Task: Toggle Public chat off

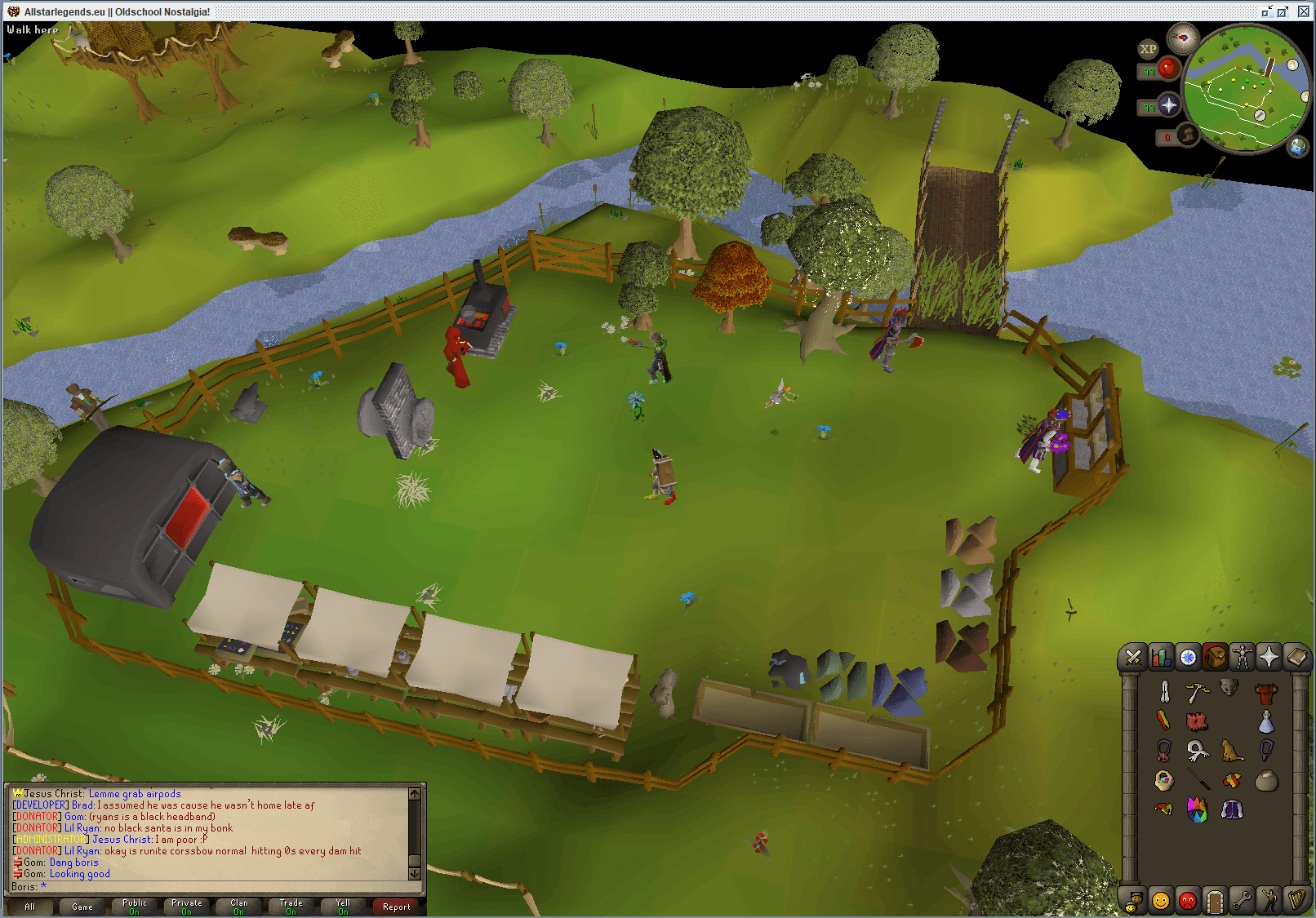Action: [133, 906]
